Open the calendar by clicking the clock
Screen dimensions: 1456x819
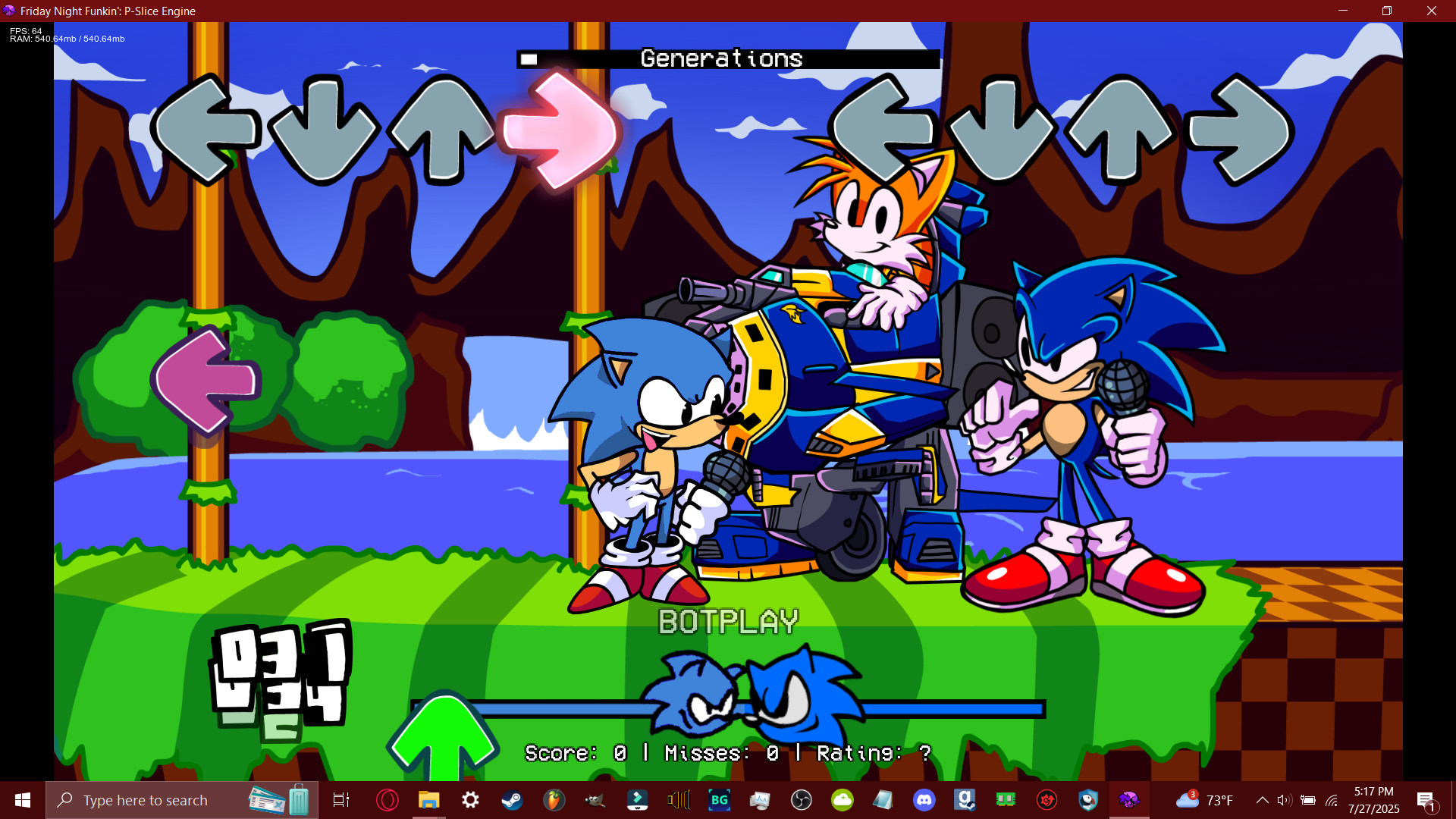[x=1373, y=799]
